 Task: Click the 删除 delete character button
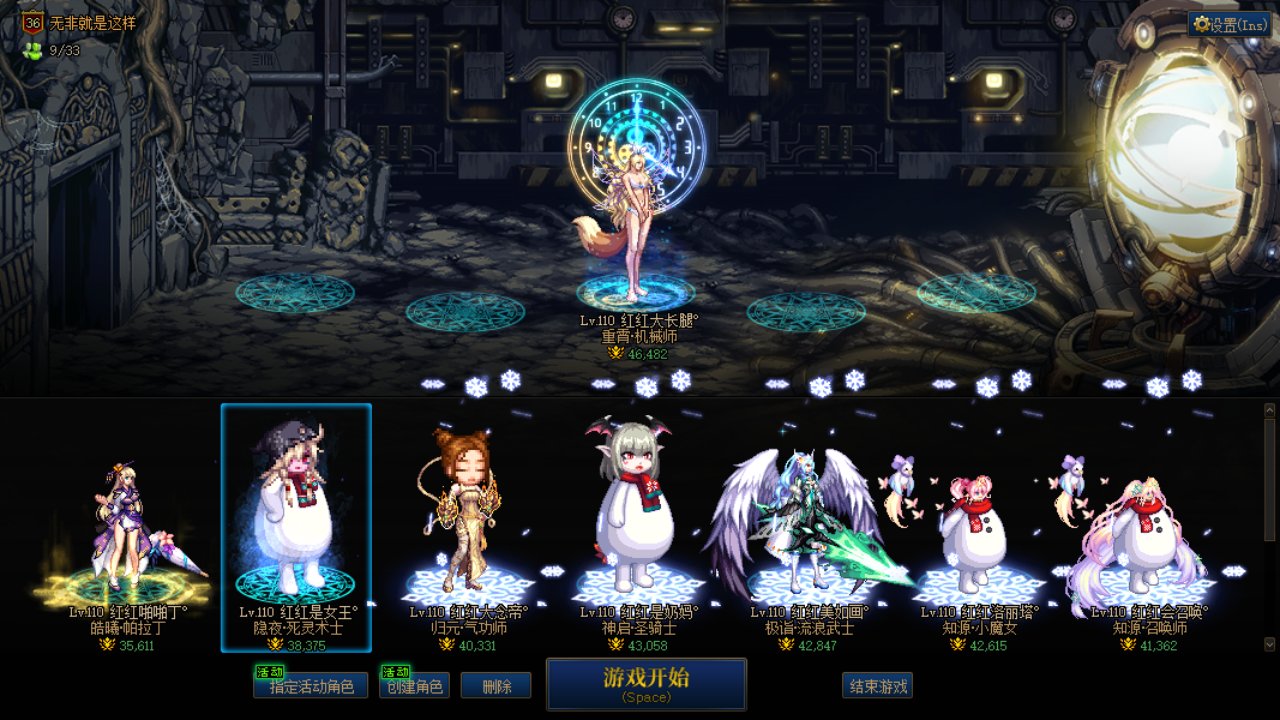point(496,686)
